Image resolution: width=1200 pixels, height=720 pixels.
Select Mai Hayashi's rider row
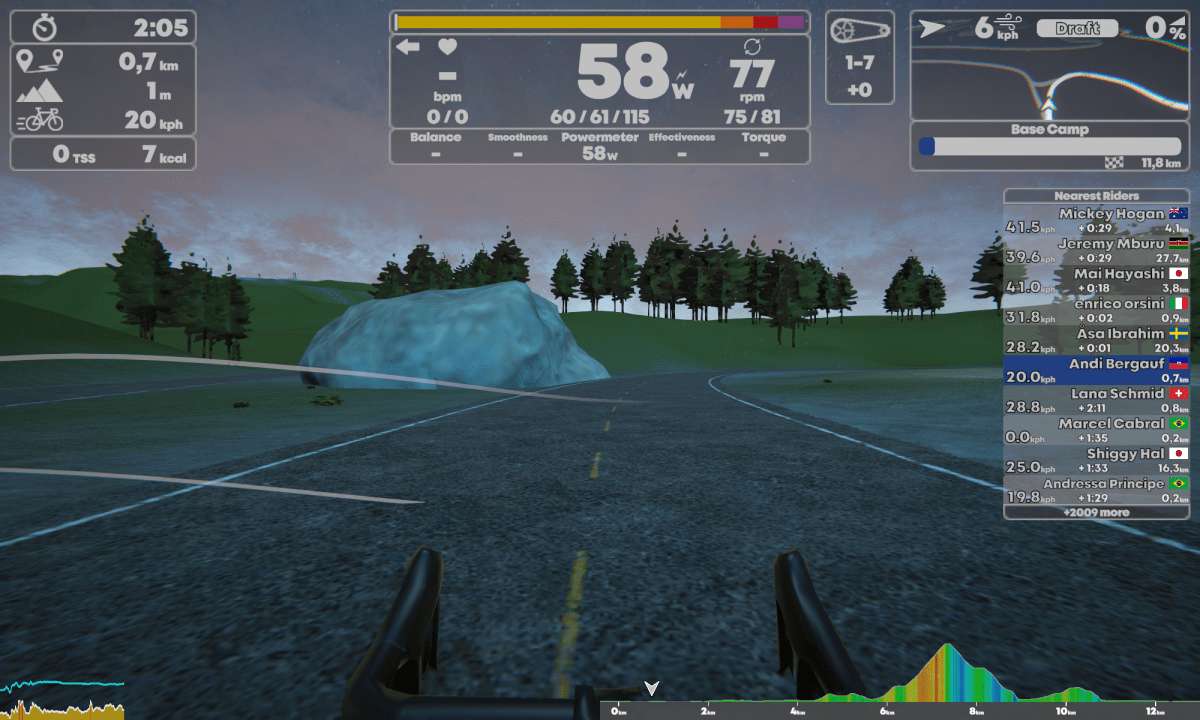pyautogui.click(x=1097, y=280)
